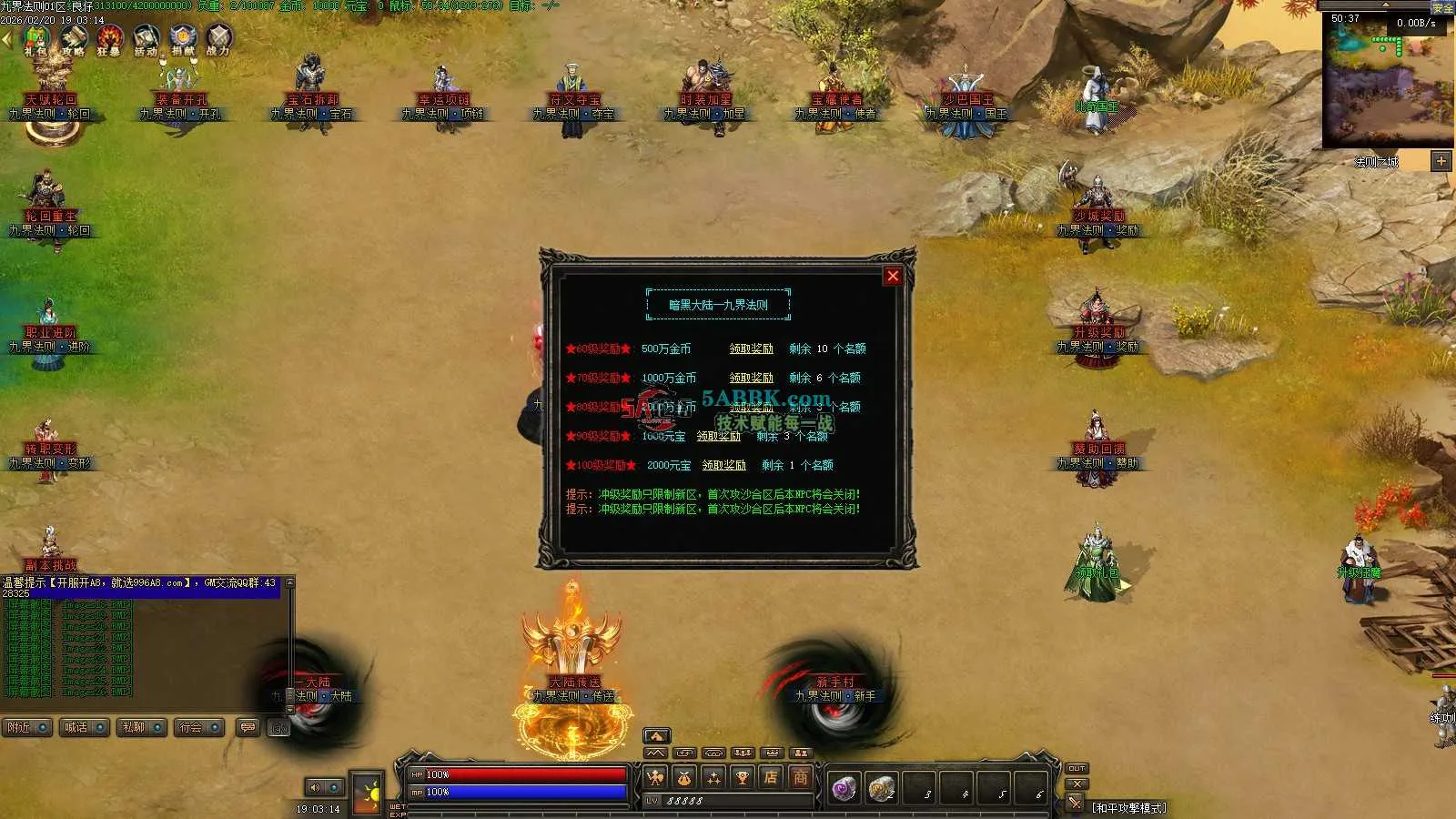
Task: Close the level reward dialog
Action: pyautogui.click(x=893, y=276)
